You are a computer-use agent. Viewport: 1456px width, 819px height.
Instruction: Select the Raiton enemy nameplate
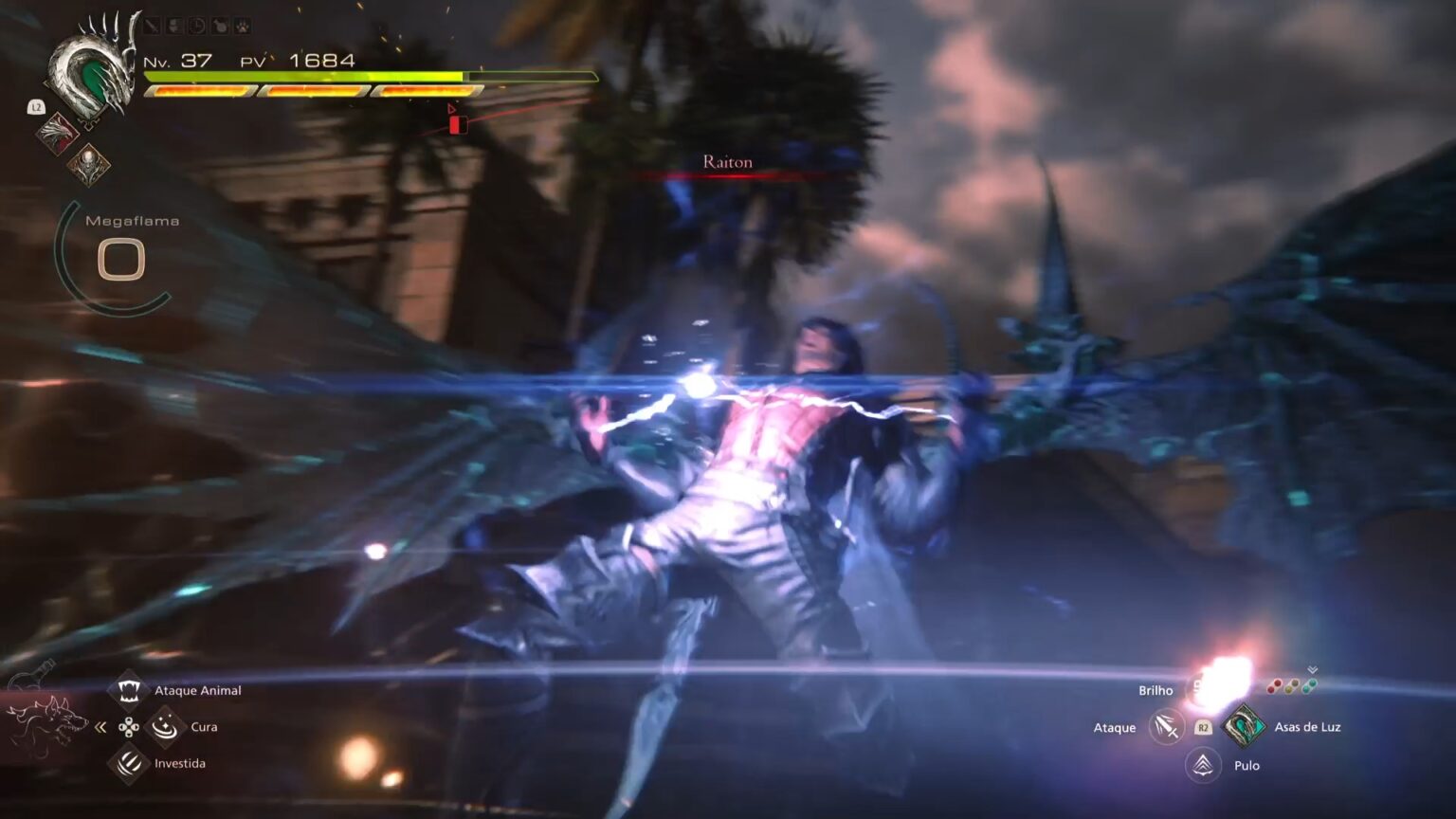coord(726,162)
